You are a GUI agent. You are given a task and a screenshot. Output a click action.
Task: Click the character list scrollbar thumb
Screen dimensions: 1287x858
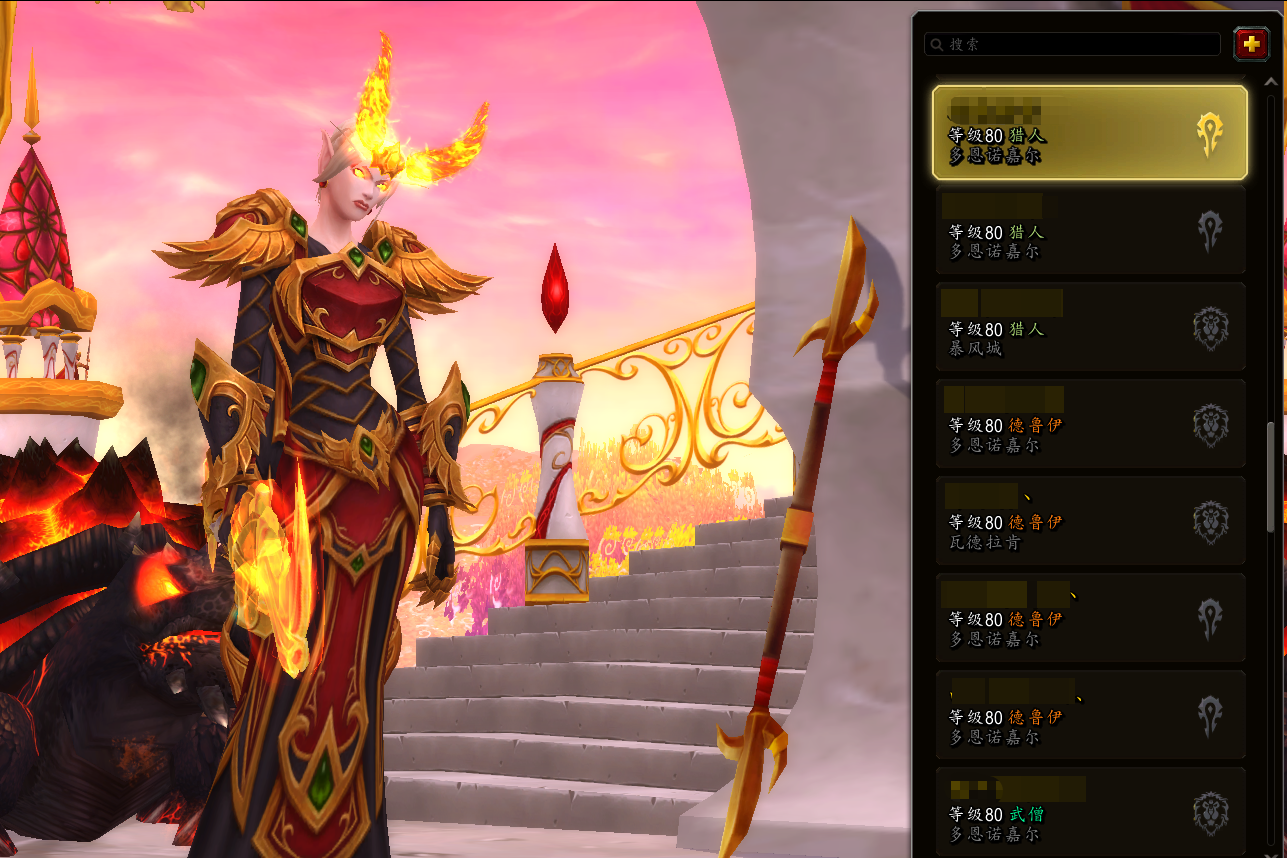[x=1271, y=476]
